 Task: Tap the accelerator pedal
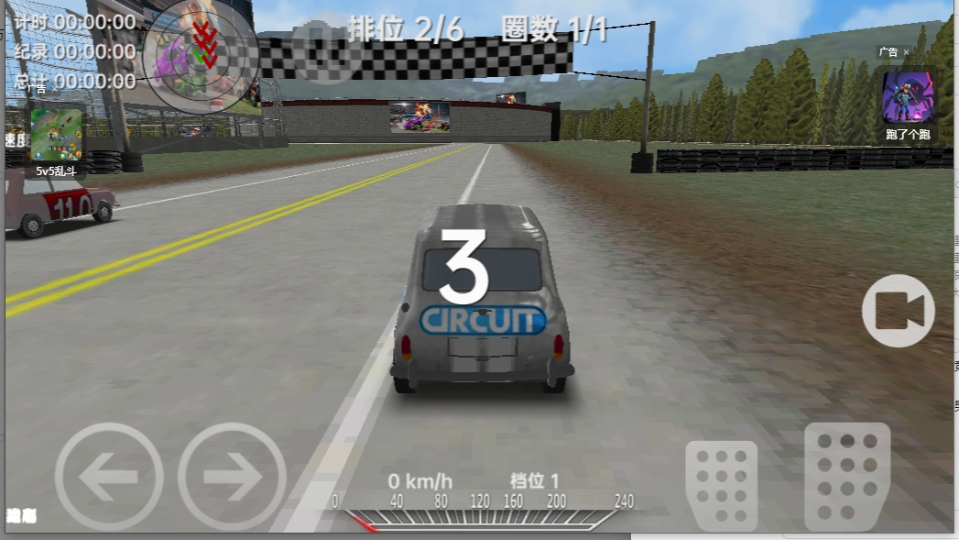(847, 476)
